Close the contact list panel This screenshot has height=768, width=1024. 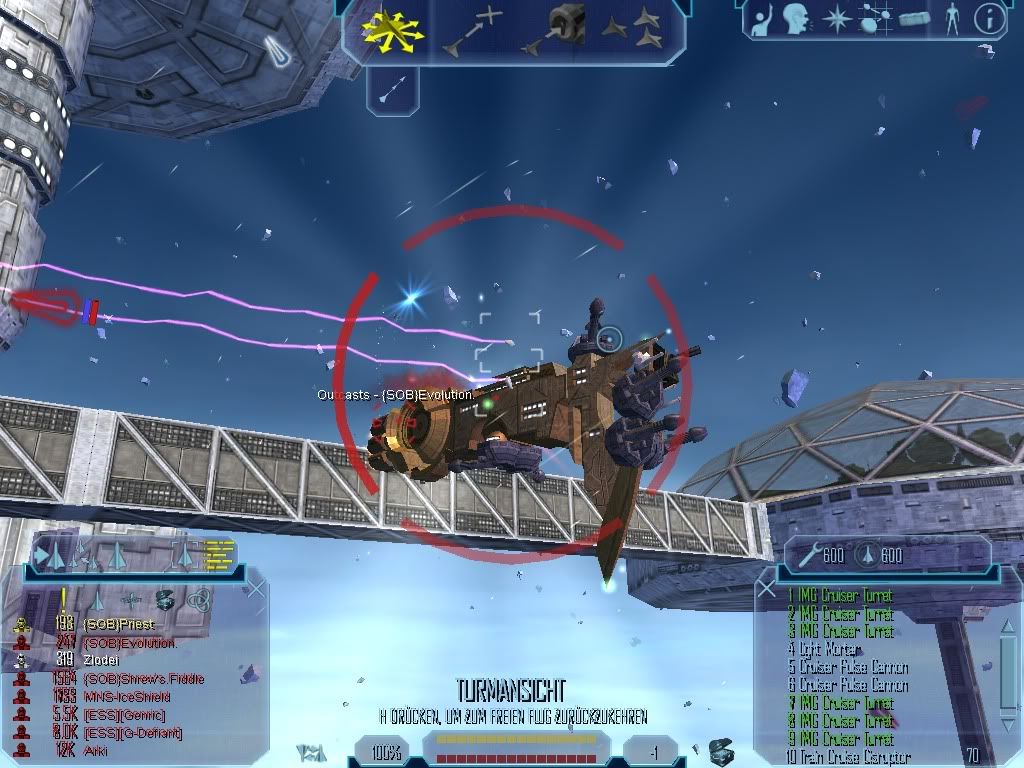[x=255, y=588]
